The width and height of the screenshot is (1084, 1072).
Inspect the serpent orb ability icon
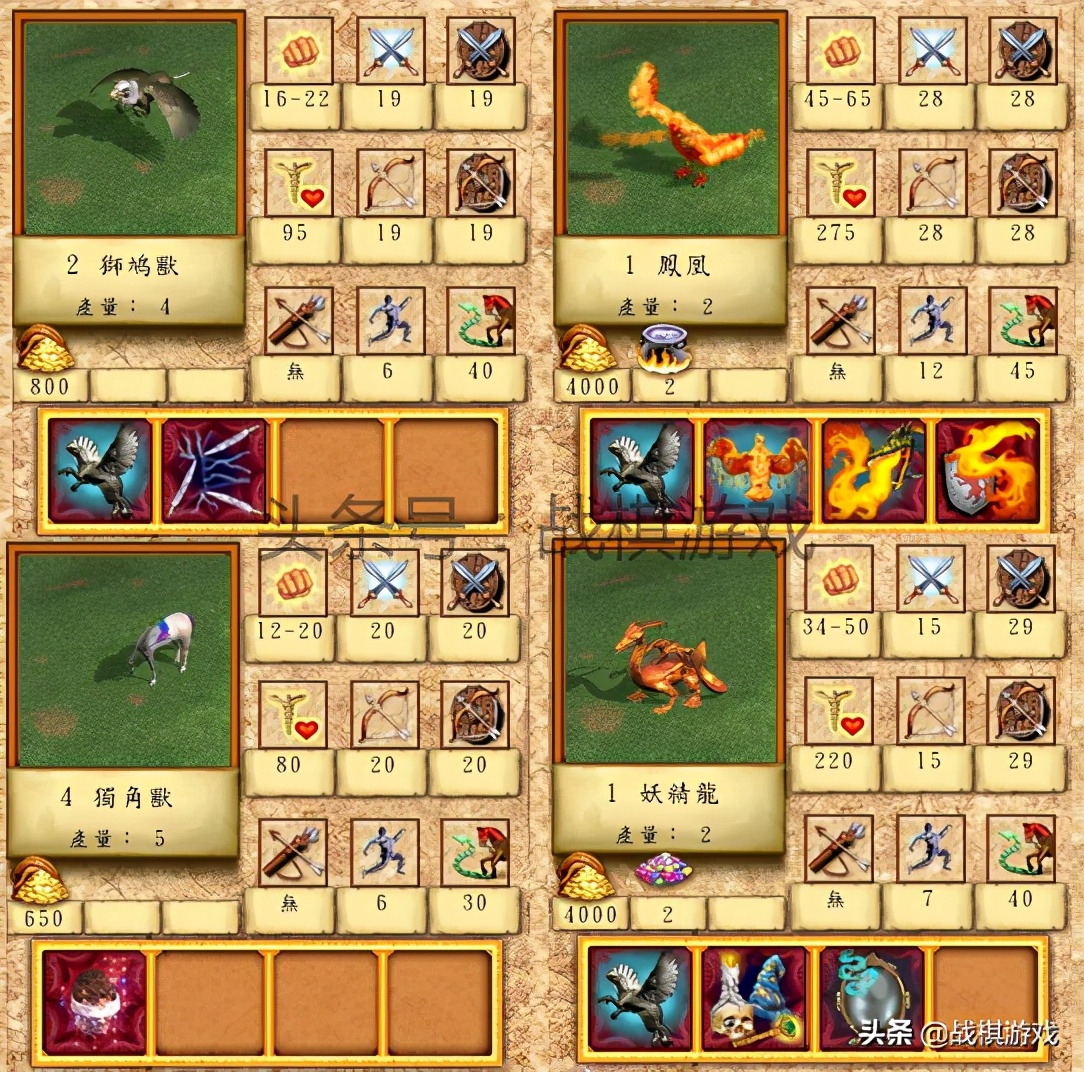coord(871,998)
